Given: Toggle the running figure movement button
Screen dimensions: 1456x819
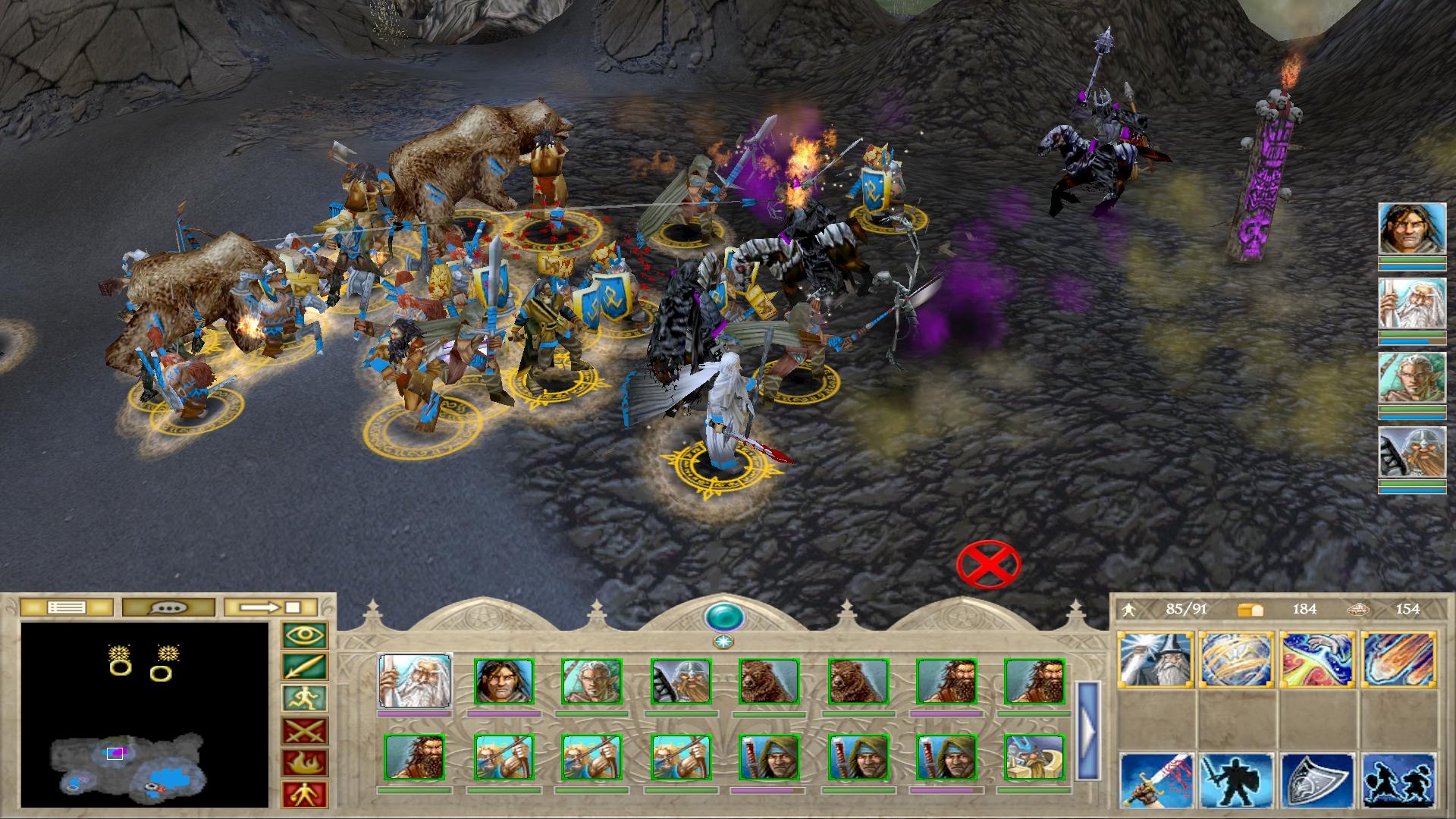Looking at the screenshot, I should (x=304, y=699).
